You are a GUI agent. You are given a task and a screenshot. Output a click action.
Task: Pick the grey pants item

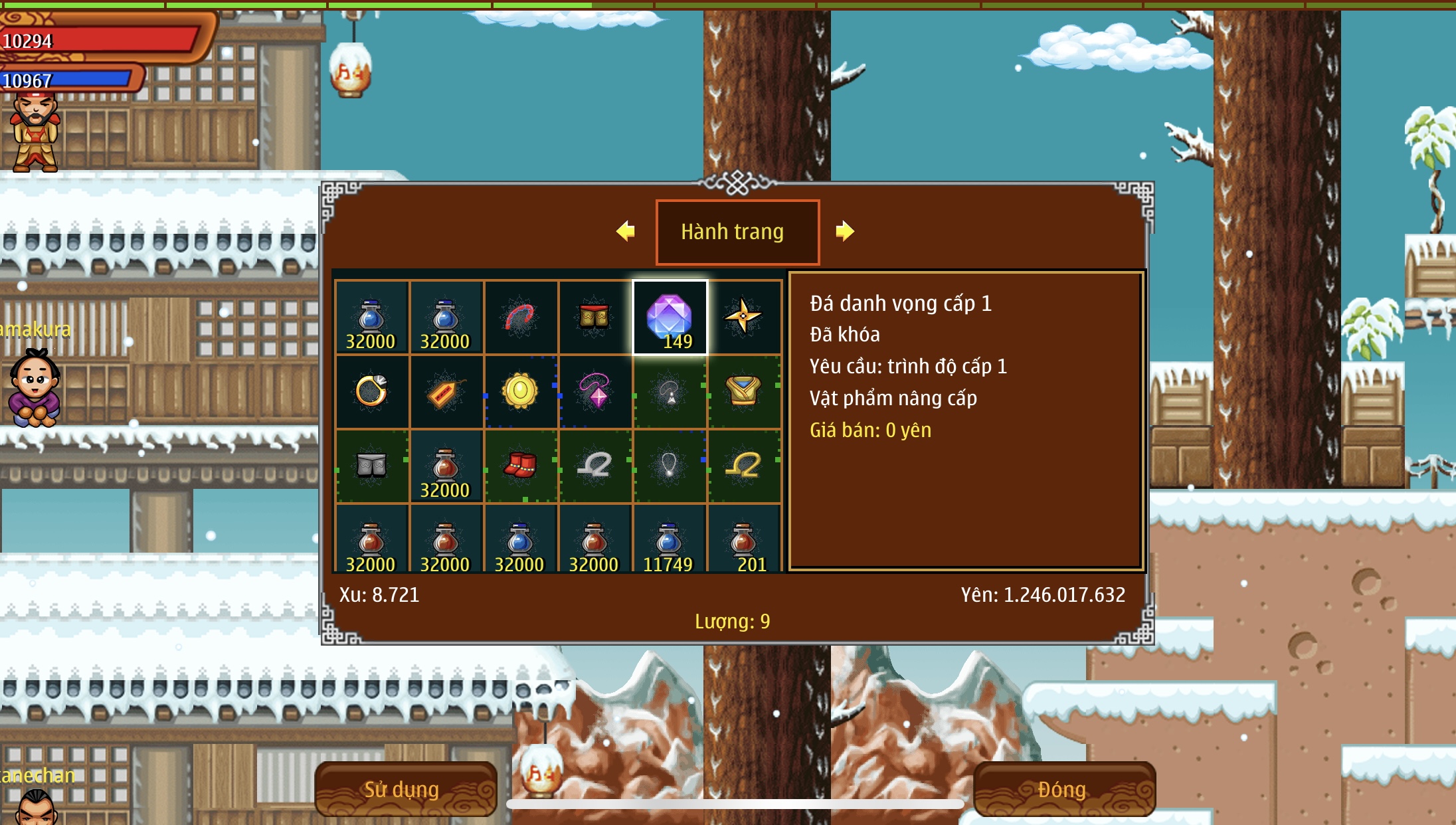point(371,465)
